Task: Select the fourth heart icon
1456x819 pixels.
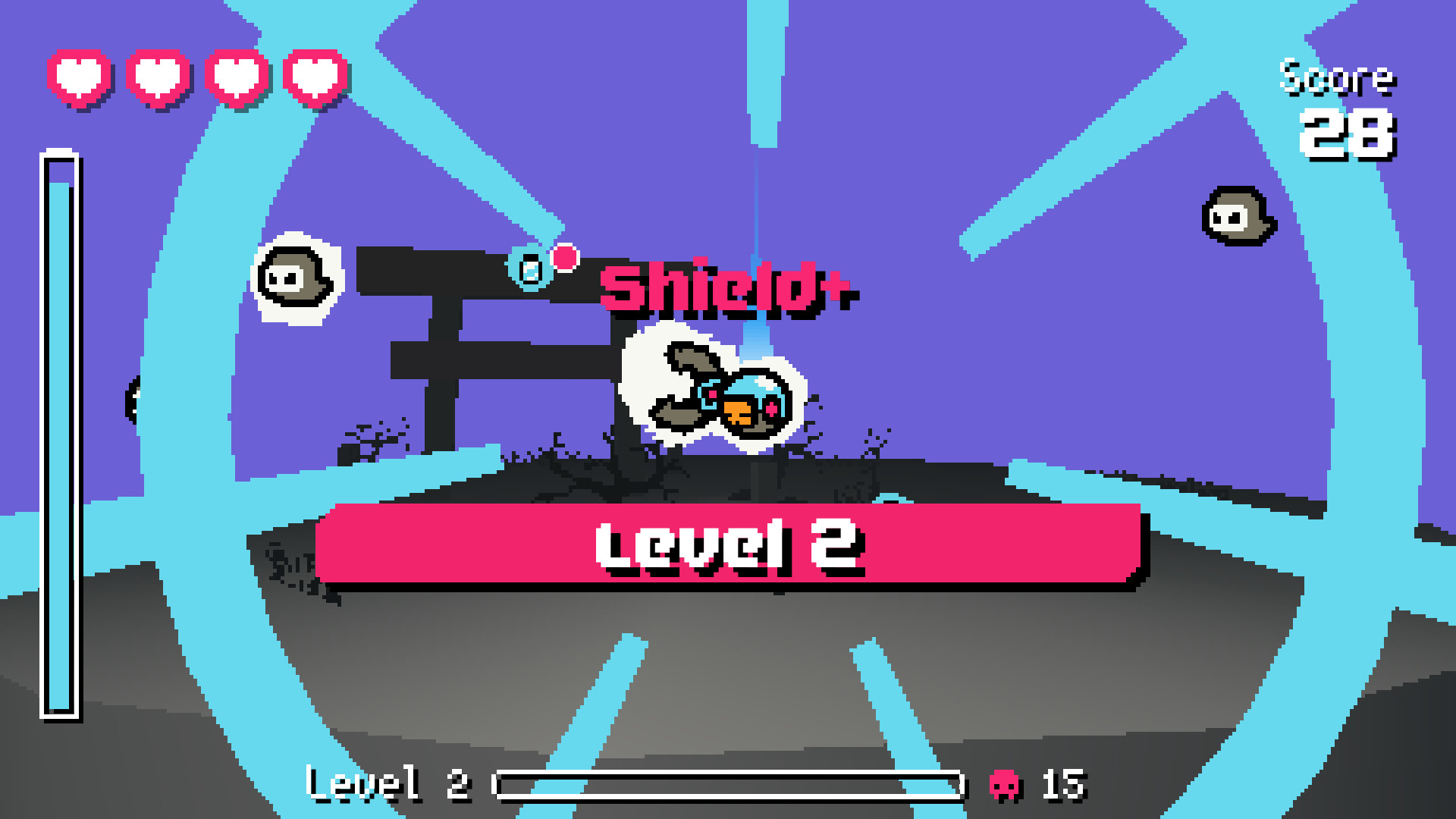Action: click(313, 77)
